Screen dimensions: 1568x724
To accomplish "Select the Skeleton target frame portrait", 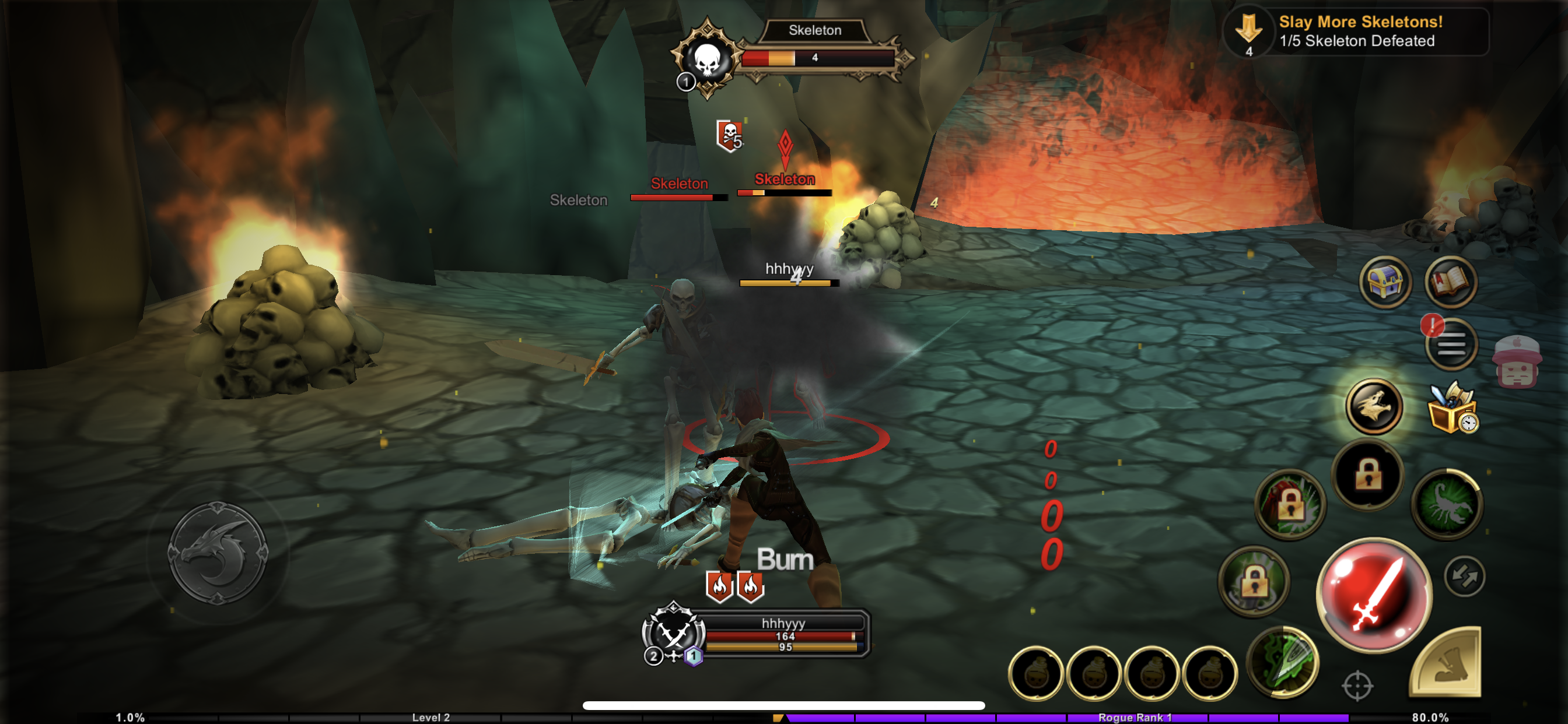I will [x=706, y=59].
